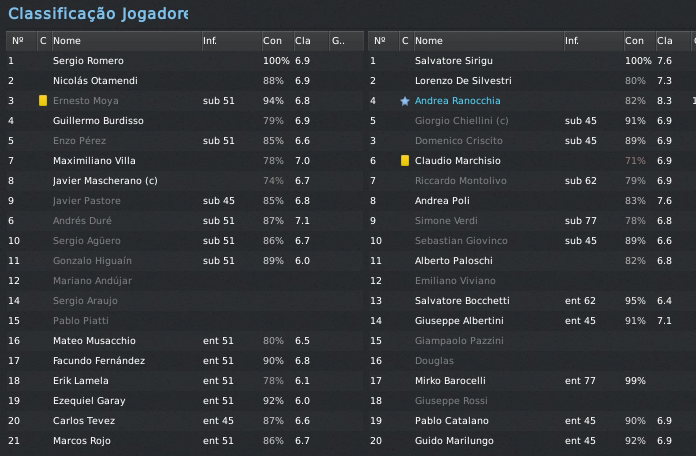Sort left table by Con column

(x=272, y=41)
